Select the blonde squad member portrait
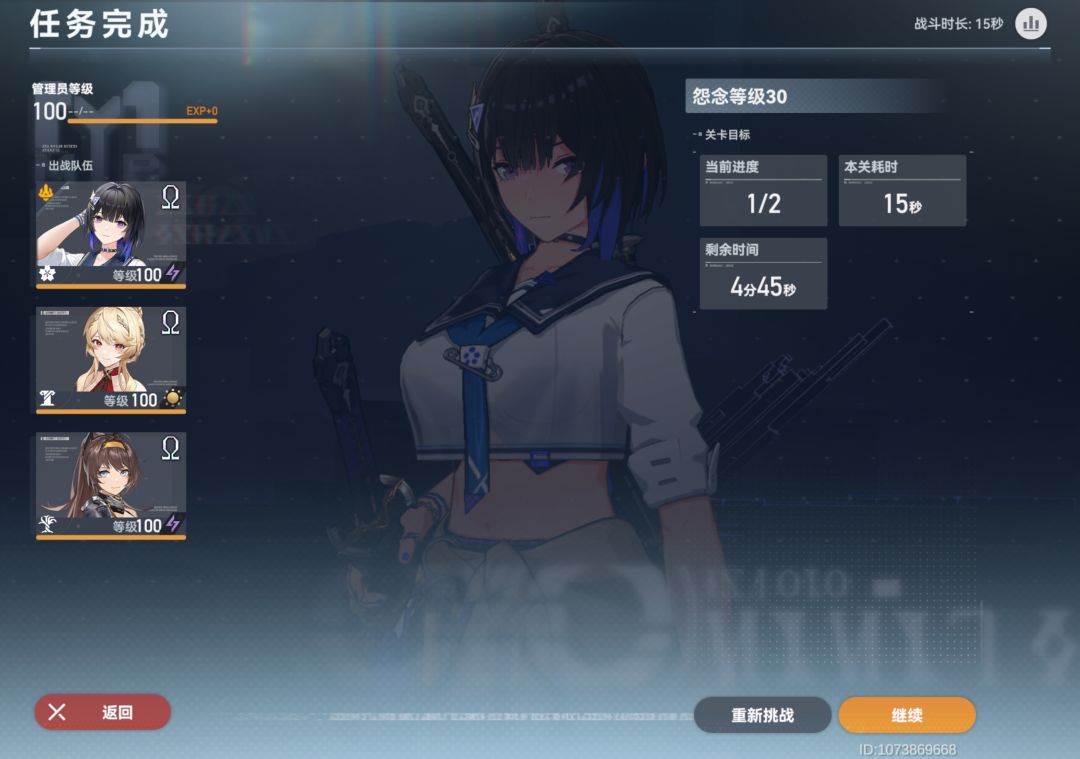This screenshot has height=759, width=1080. pos(111,360)
